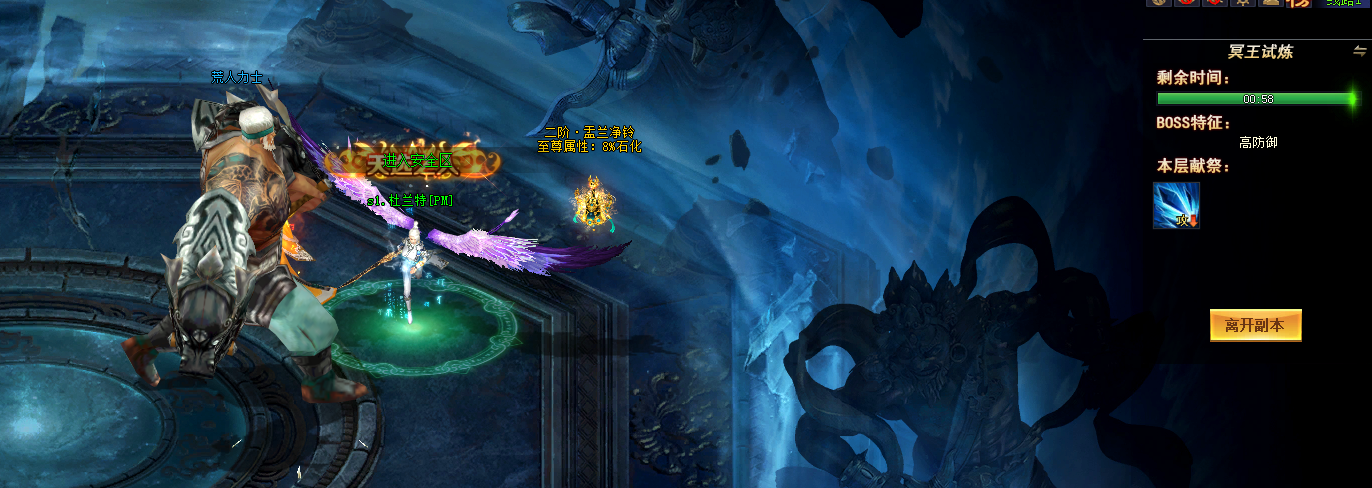This screenshot has height=488, width=1372.
Task: Toggle the 冥王试炼 panel collapse arrow
Action: pyautogui.click(x=1359, y=50)
